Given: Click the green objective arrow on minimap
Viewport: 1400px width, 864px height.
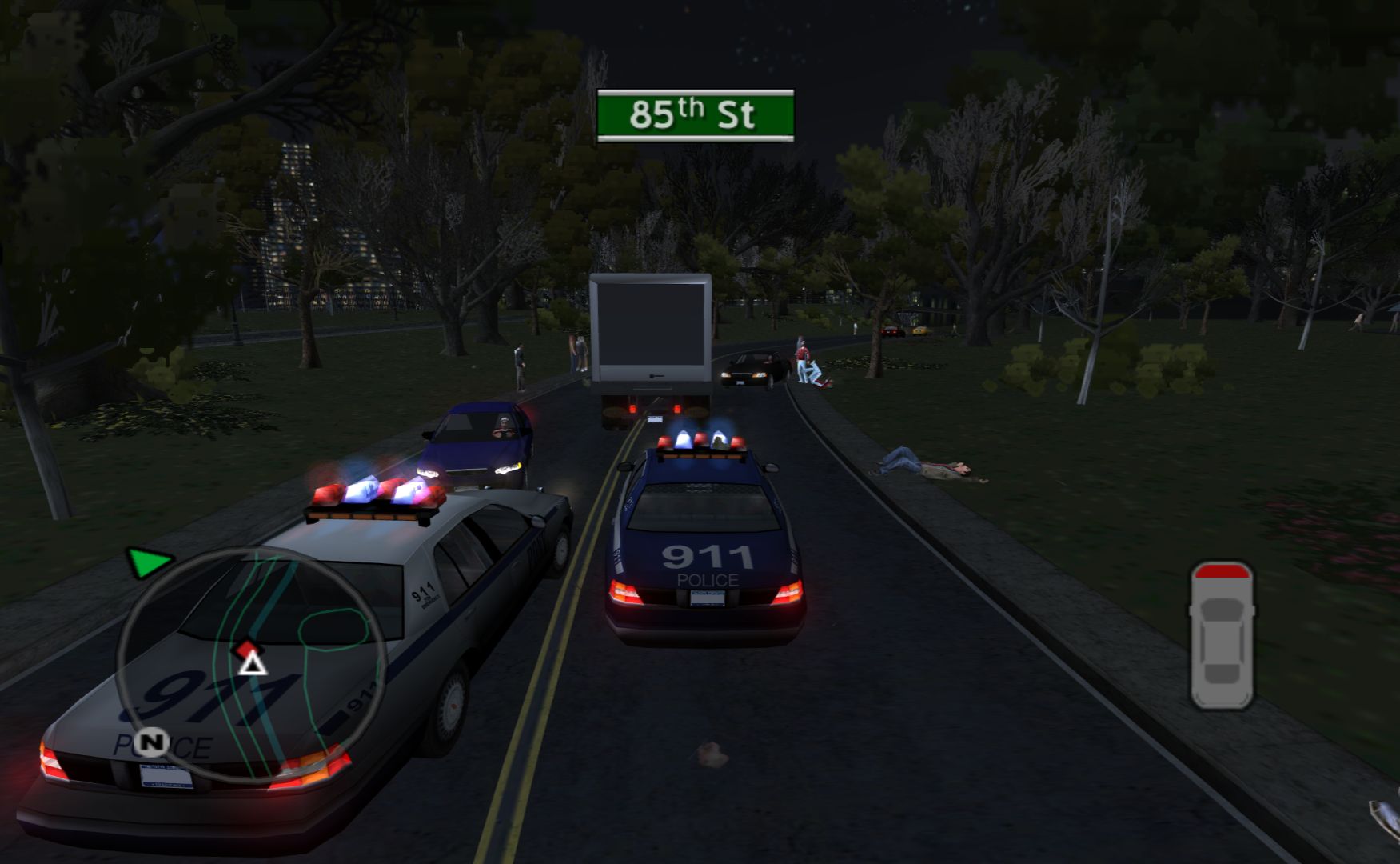Looking at the screenshot, I should point(148,562).
